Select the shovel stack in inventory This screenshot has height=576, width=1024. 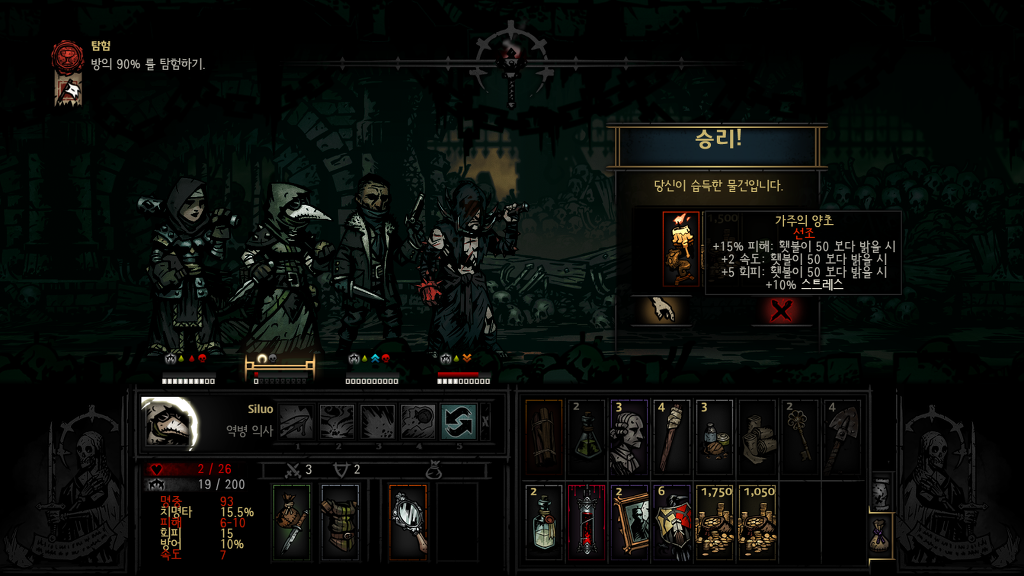(842, 437)
